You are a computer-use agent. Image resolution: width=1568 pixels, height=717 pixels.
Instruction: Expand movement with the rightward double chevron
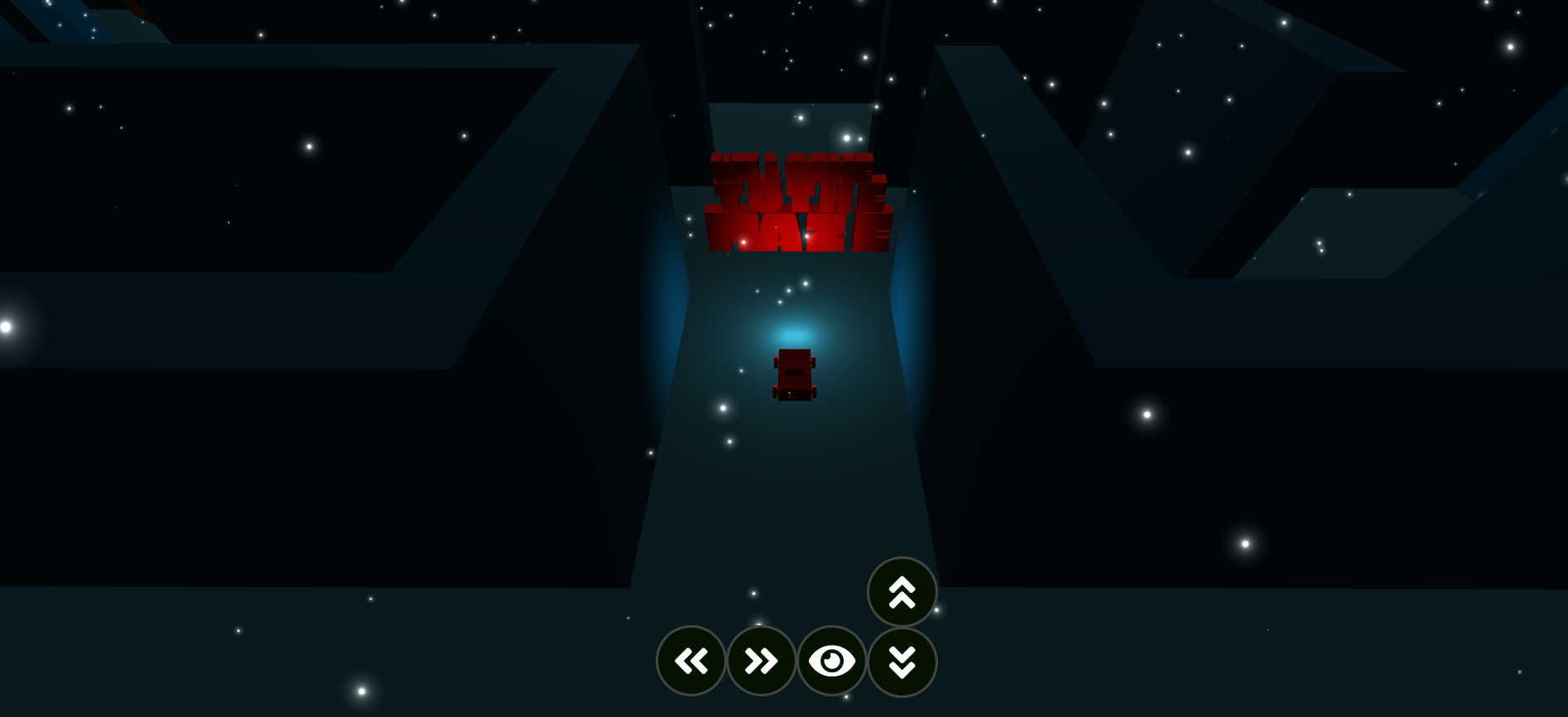(x=761, y=661)
